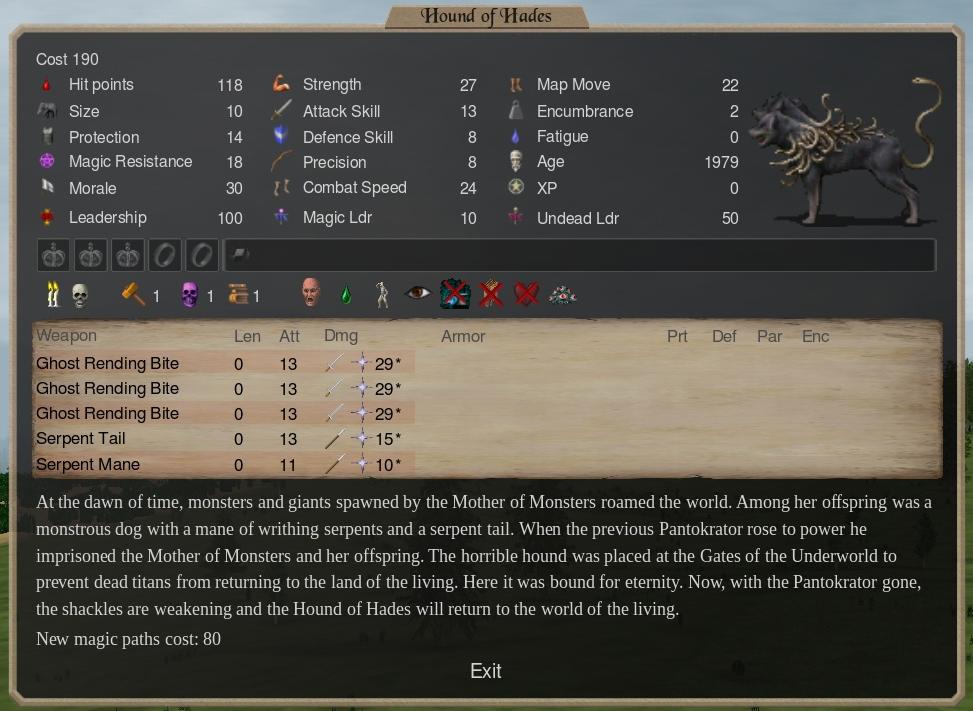Click the Strength stat
The height and width of the screenshot is (711, 973).
click(332, 86)
